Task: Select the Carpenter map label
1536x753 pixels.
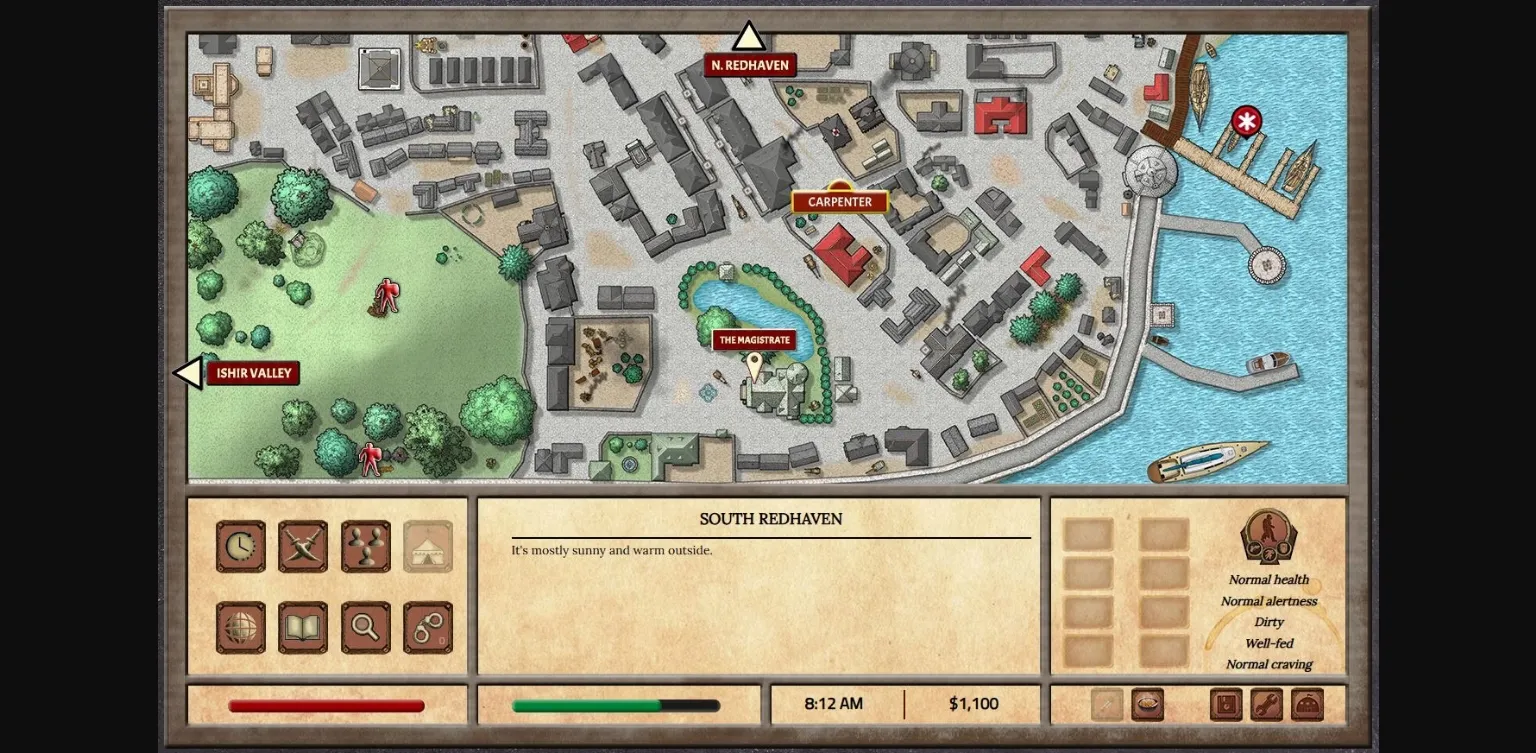Action: tap(840, 202)
